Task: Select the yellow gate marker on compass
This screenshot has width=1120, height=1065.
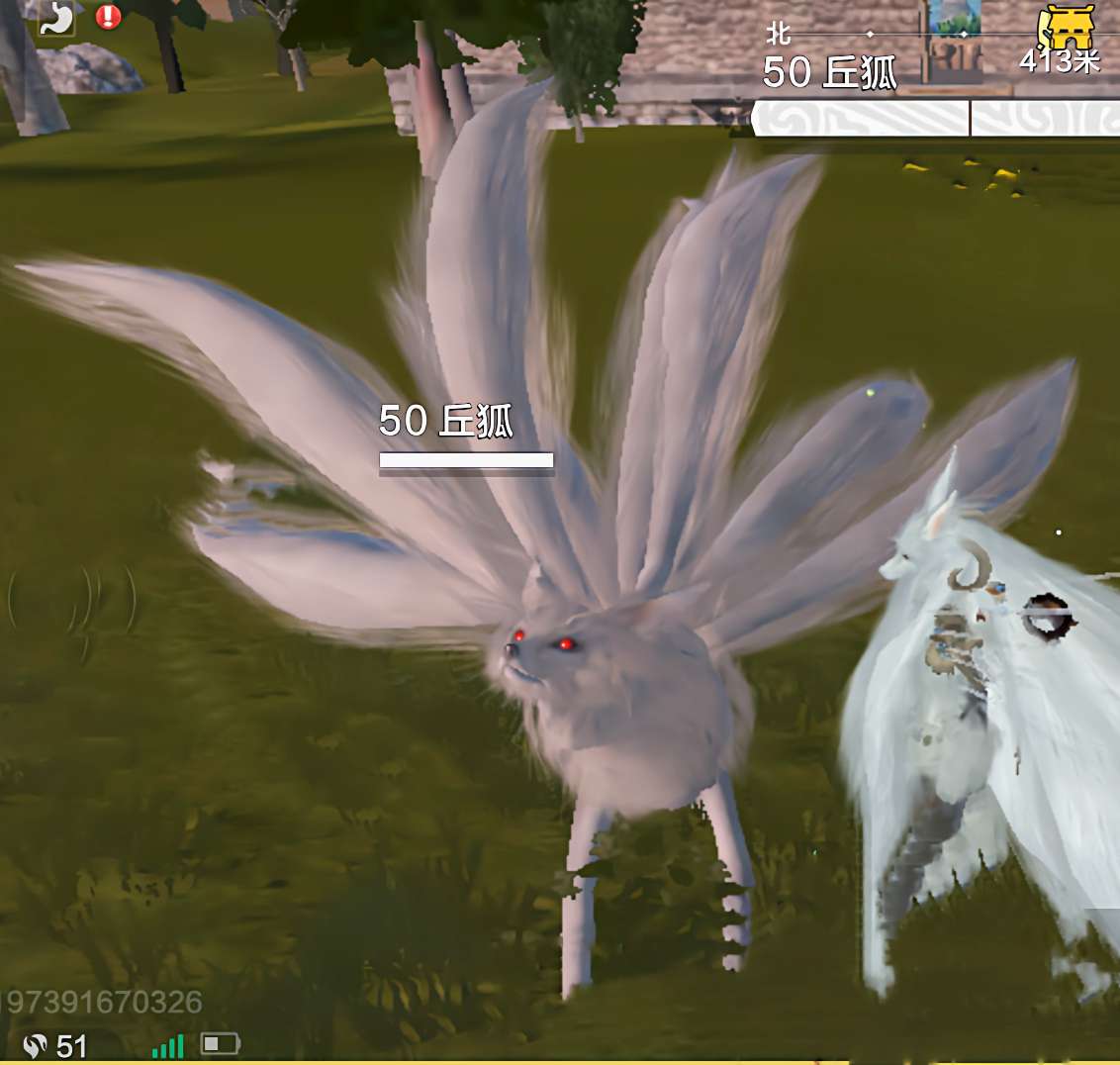Action: [x=1066, y=27]
